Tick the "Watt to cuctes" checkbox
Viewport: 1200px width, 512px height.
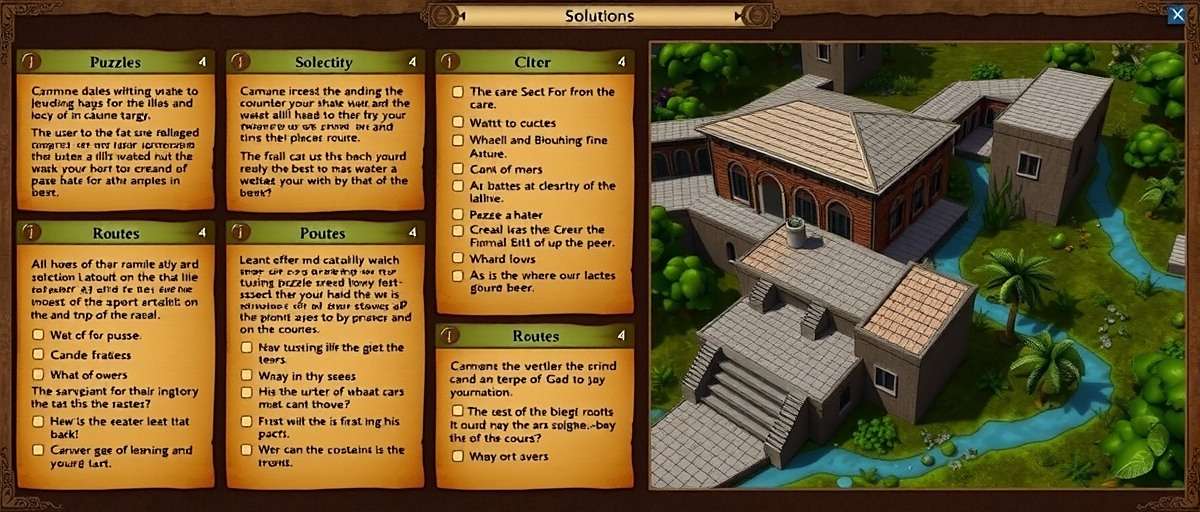457,122
